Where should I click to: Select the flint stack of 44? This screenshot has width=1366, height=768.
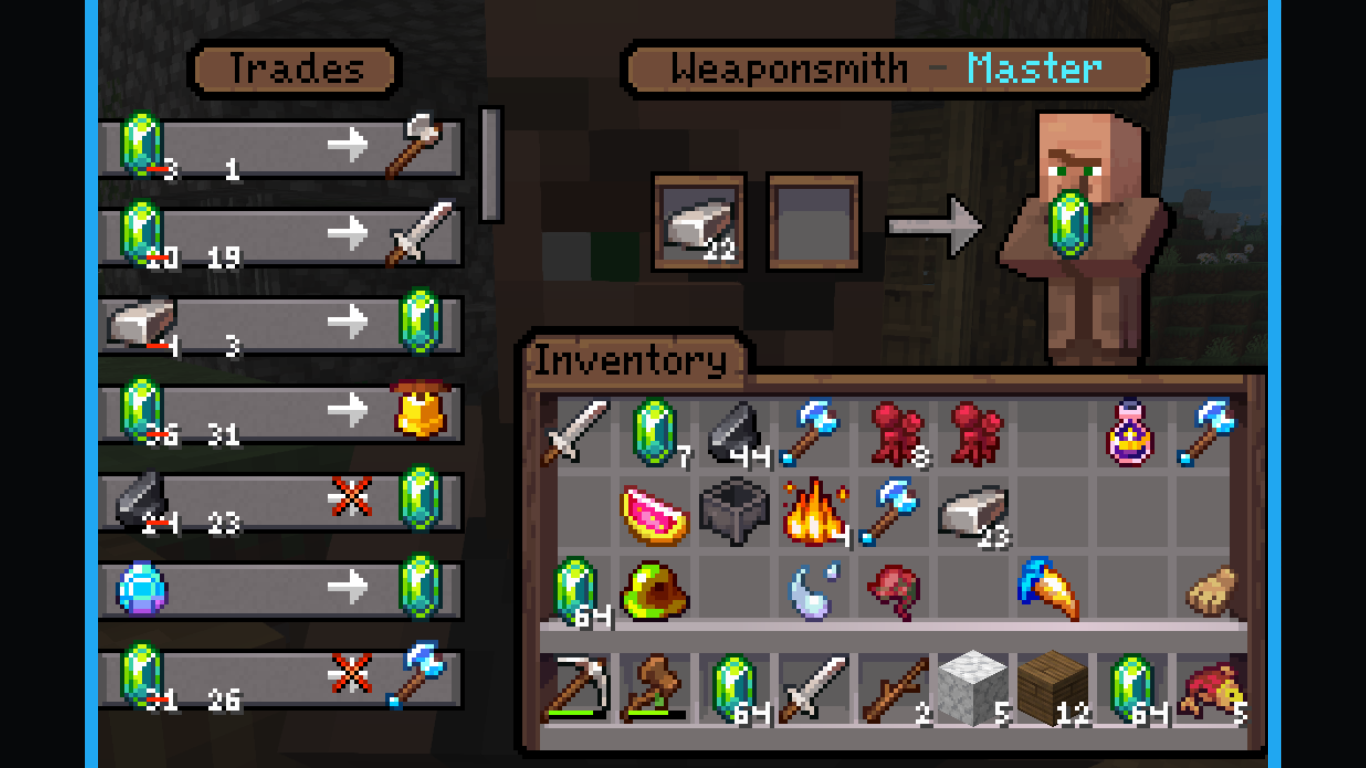coord(735,433)
